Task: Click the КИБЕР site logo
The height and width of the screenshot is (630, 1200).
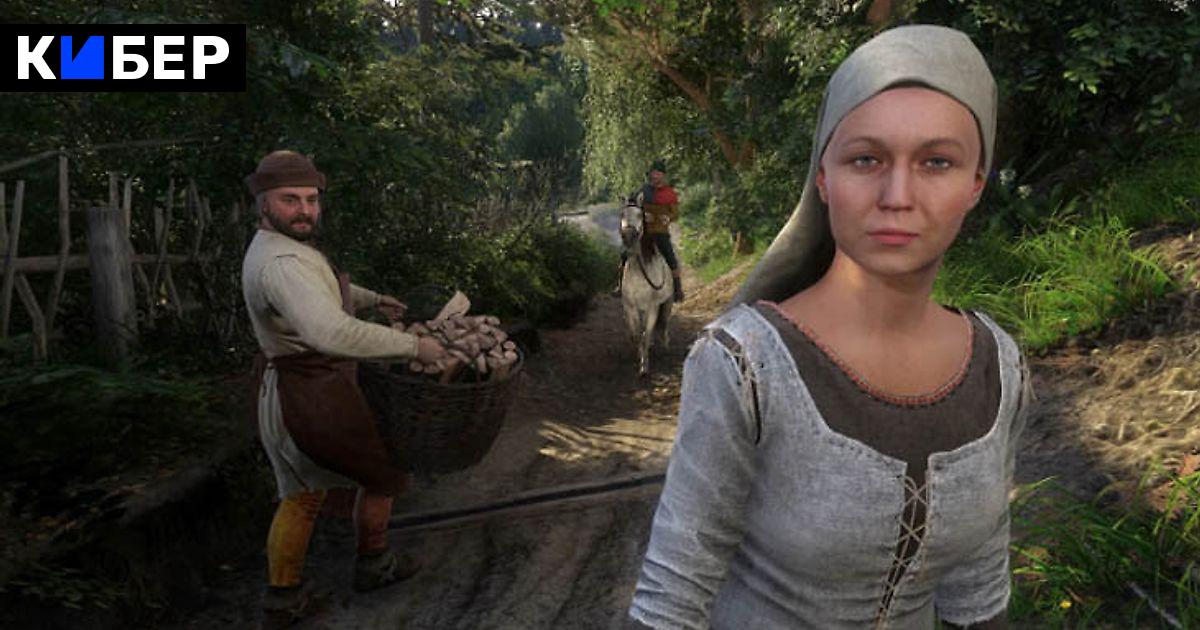Action: click(122, 58)
